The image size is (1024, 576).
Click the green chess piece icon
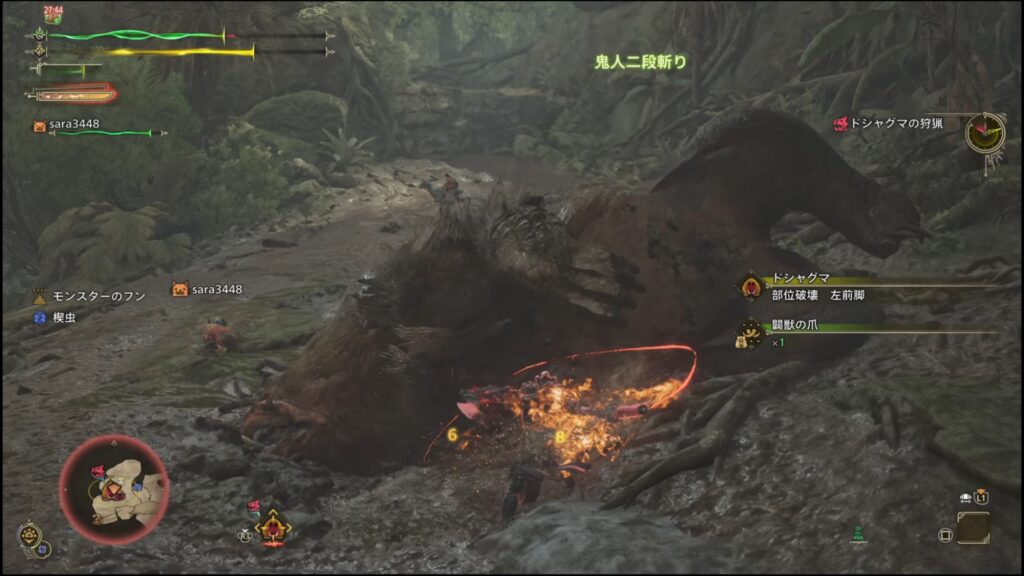(x=857, y=535)
